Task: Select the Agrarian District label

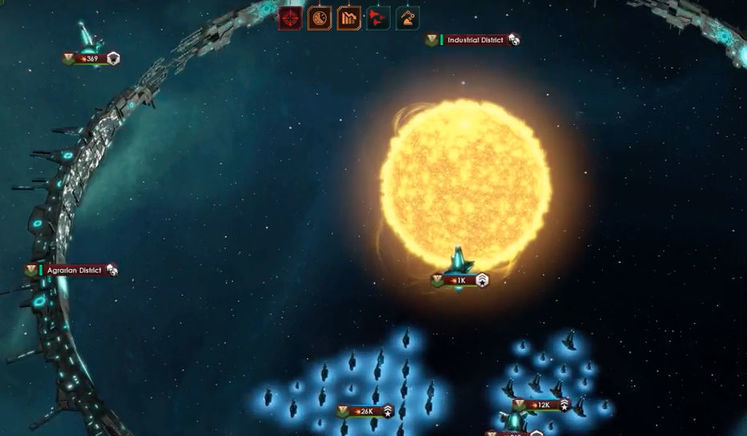Action: [x=73, y=270]
